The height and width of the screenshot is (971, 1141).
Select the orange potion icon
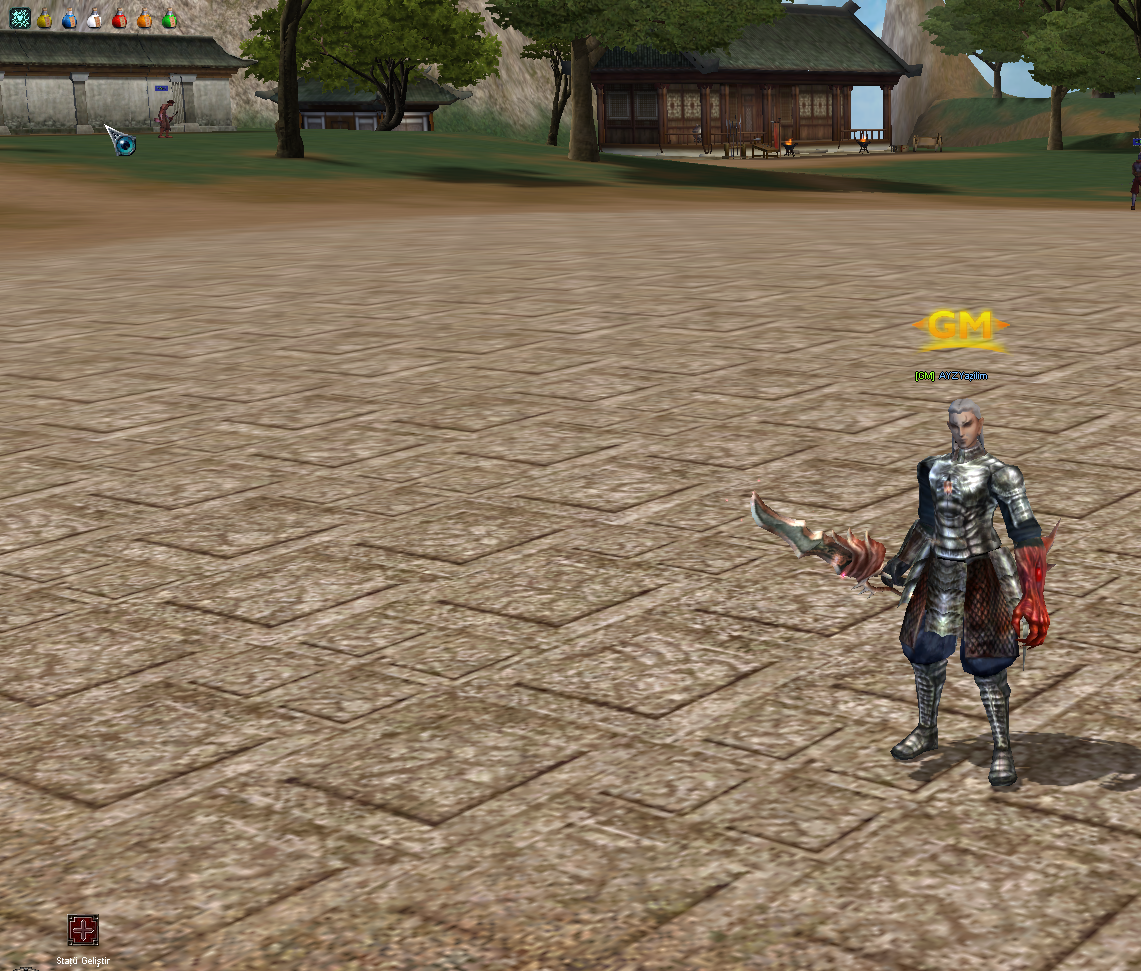pyautogui.click(x=145, y=19)
